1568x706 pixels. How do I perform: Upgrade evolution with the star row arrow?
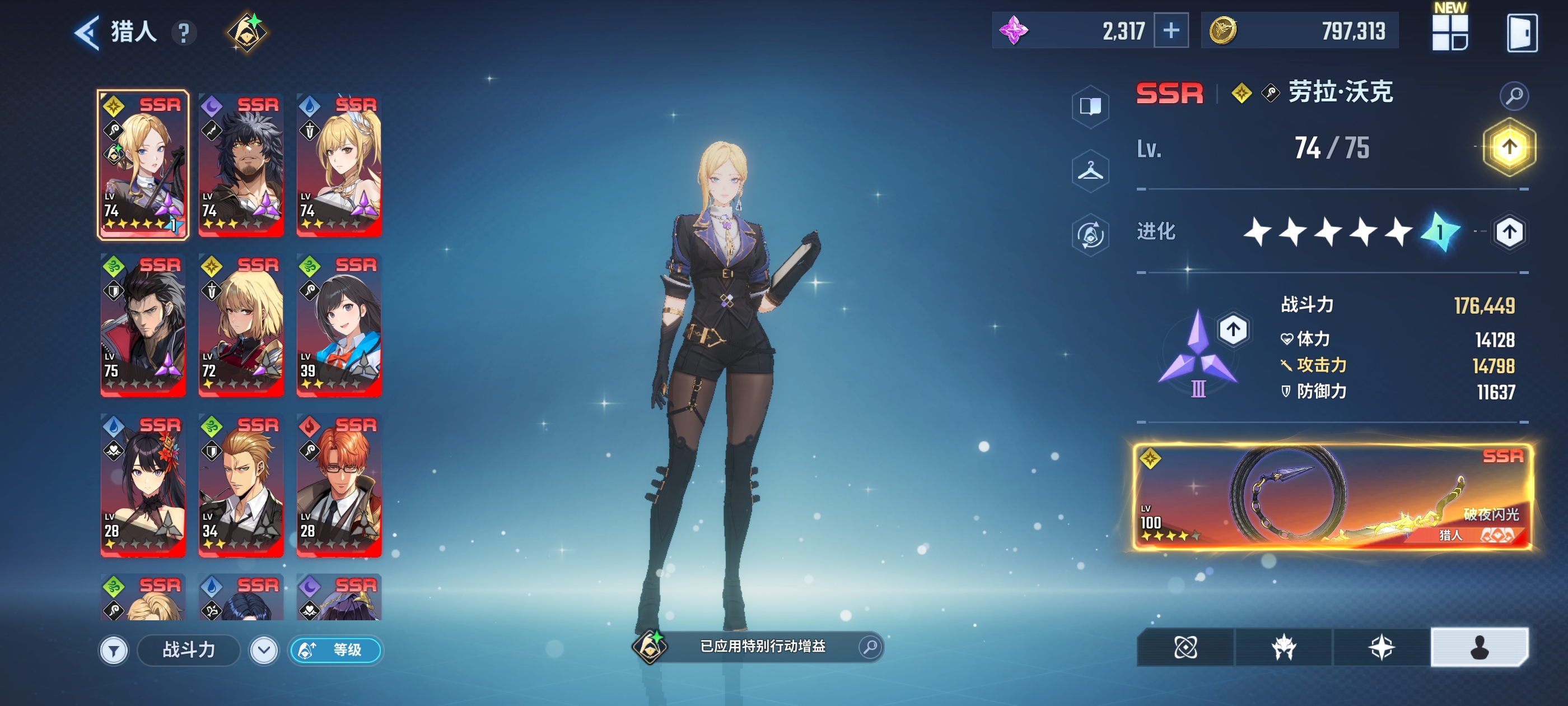[1508, 232]
